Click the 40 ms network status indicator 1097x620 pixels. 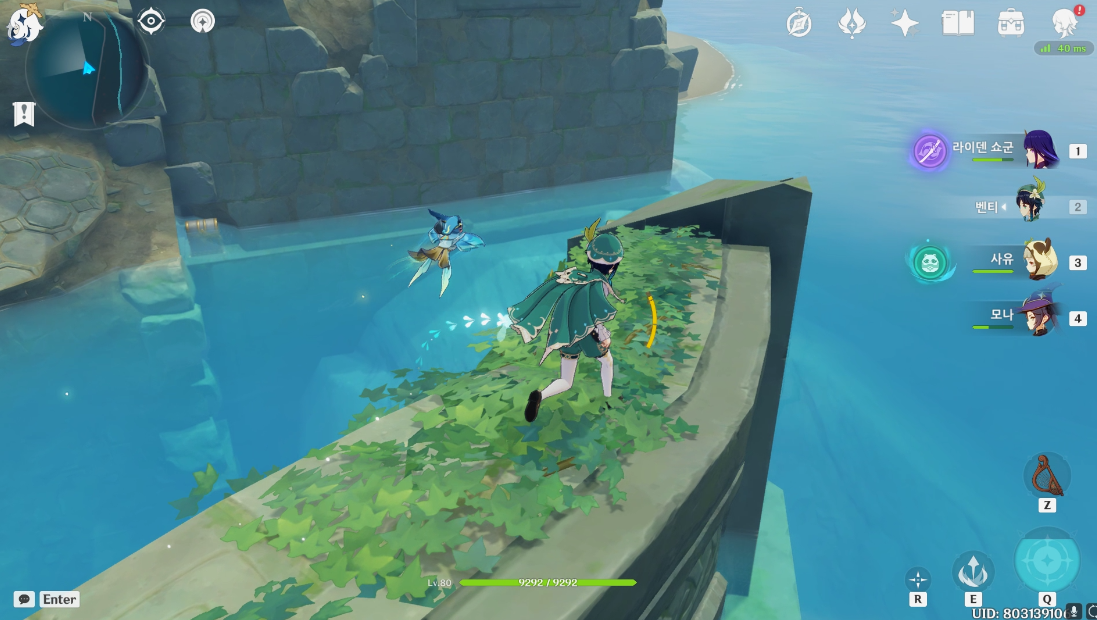tap(1064, 48)
